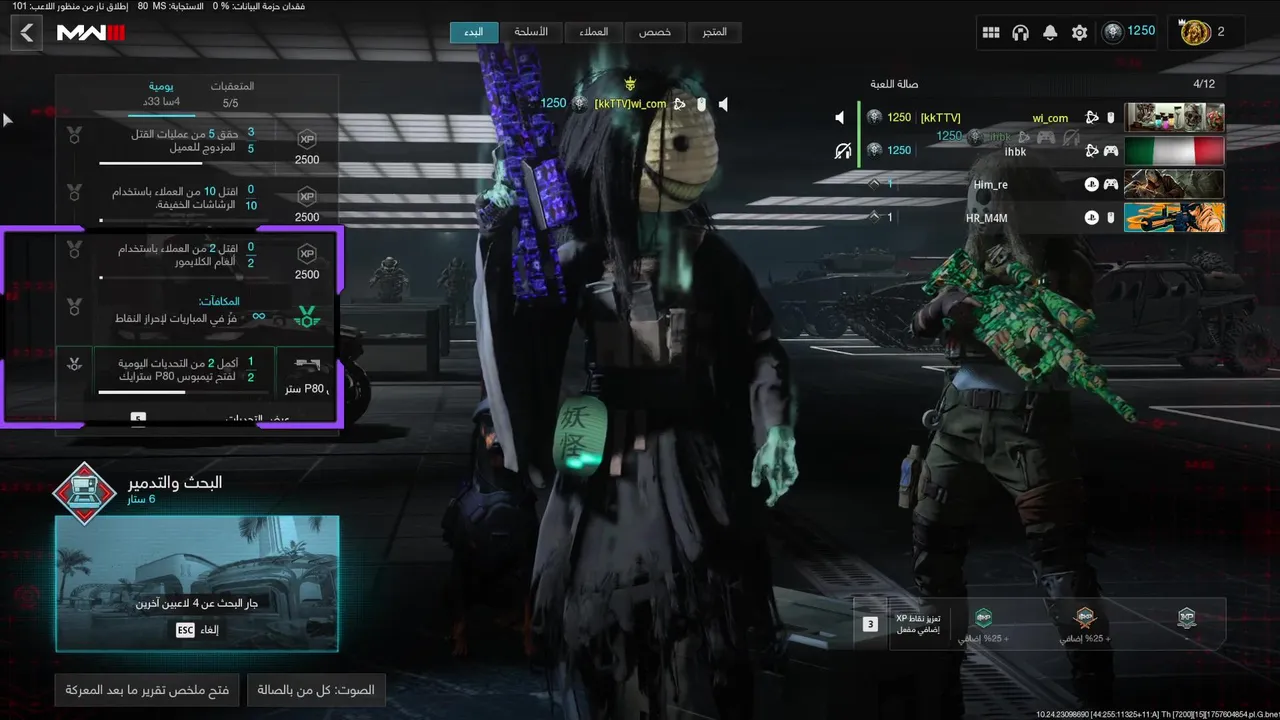This screenshot has width=1280, height=720.
Task: Select the يومية daily challenges tab
Action: [163, 94]
